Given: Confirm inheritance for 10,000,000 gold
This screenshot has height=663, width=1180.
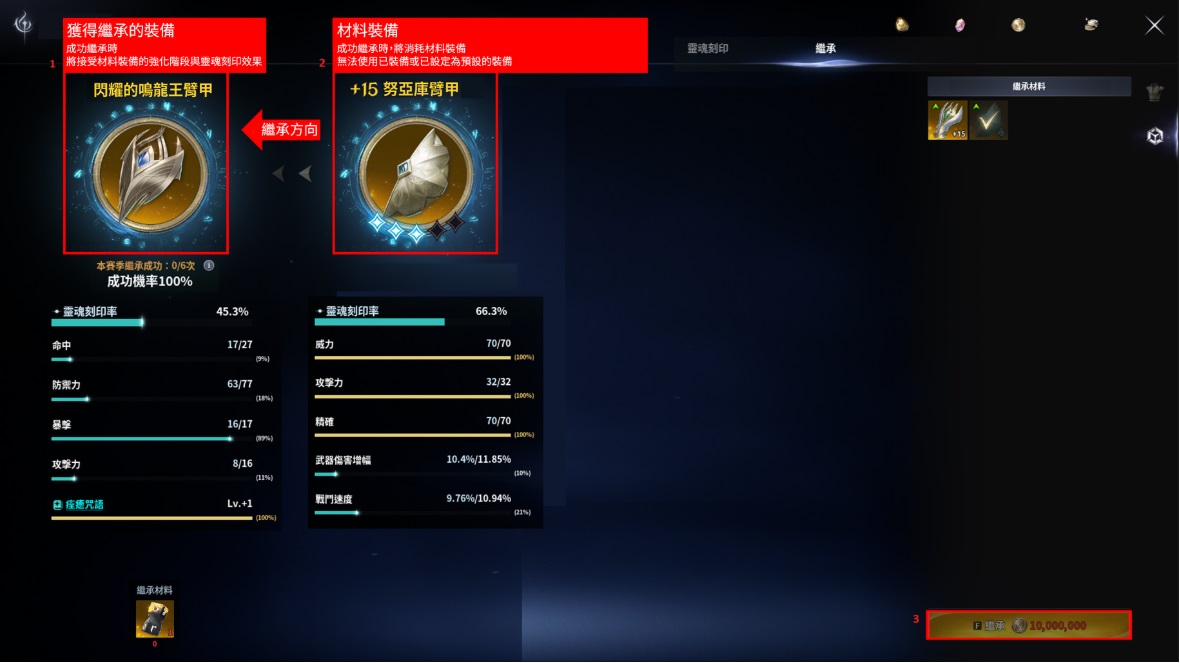Looking at the screenshot, I should pos(1029,625).
